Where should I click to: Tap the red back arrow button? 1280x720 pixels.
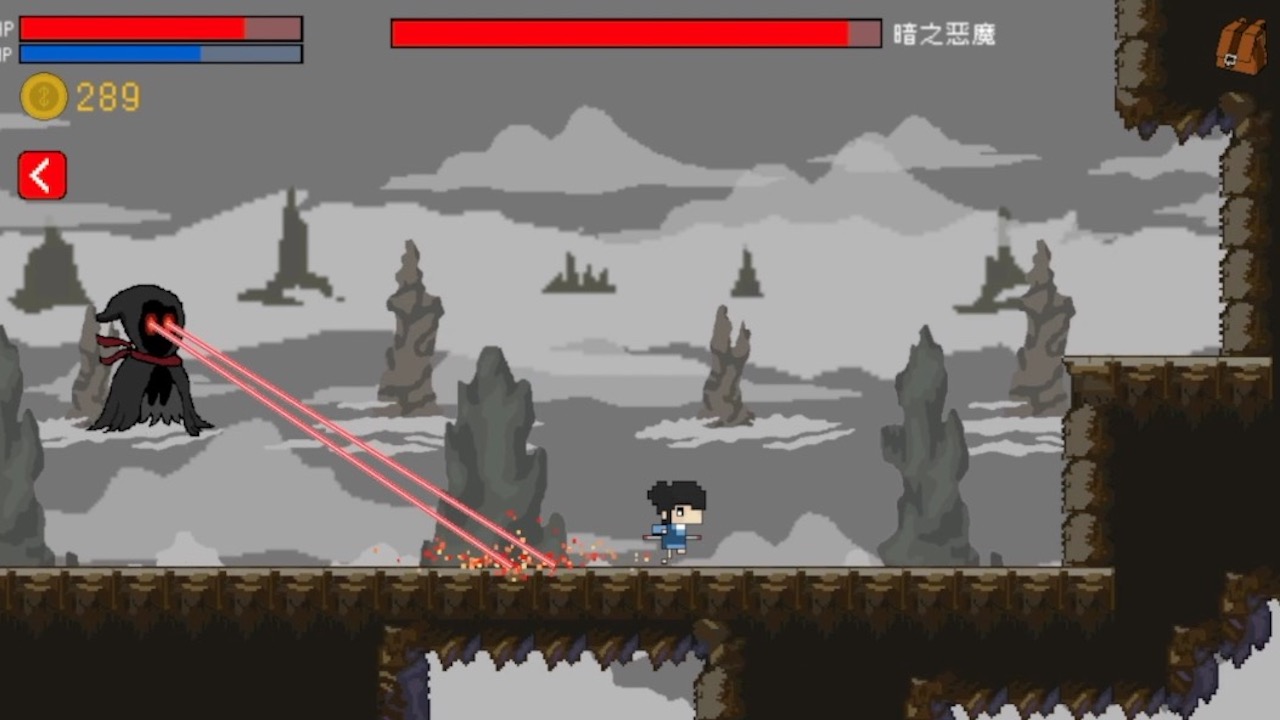pos(40,174)
